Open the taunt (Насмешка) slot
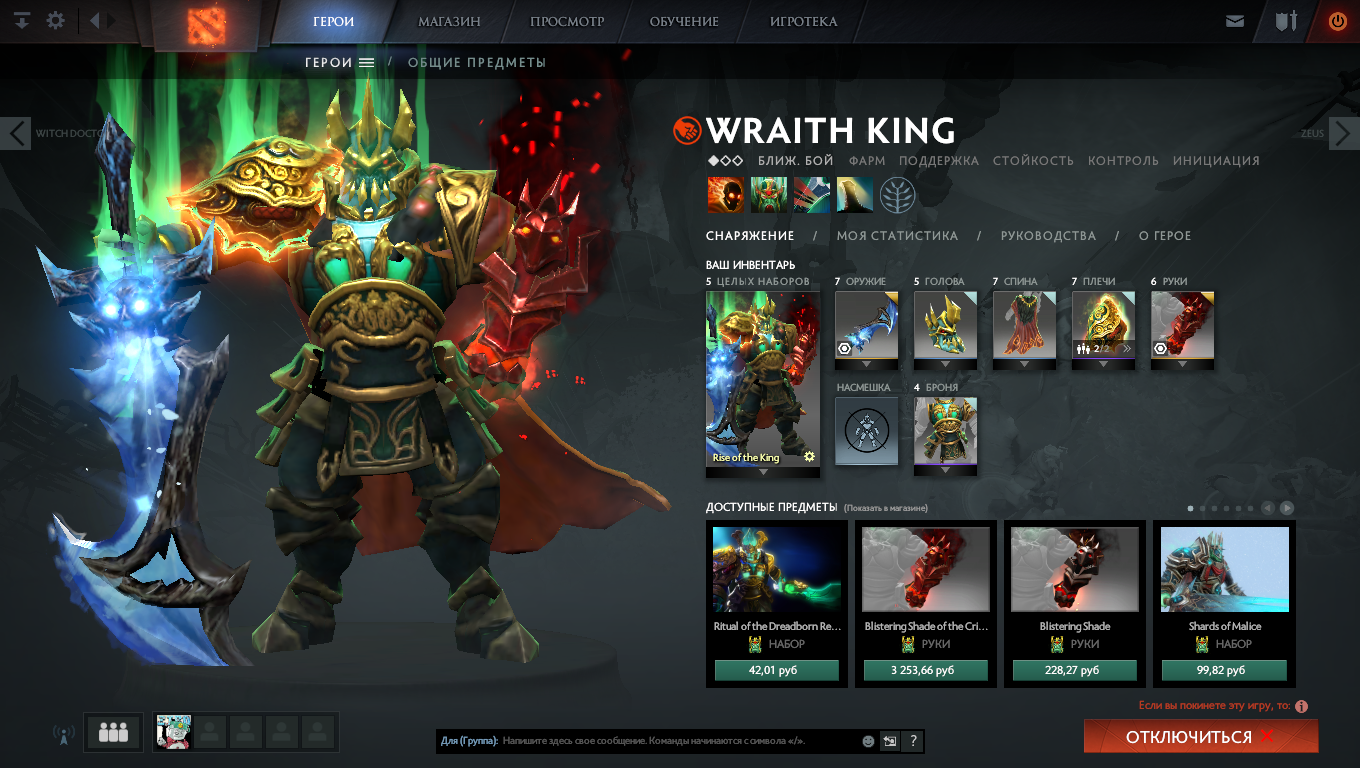The height and width of the screenshot is (768, 1360). [866, 431]
